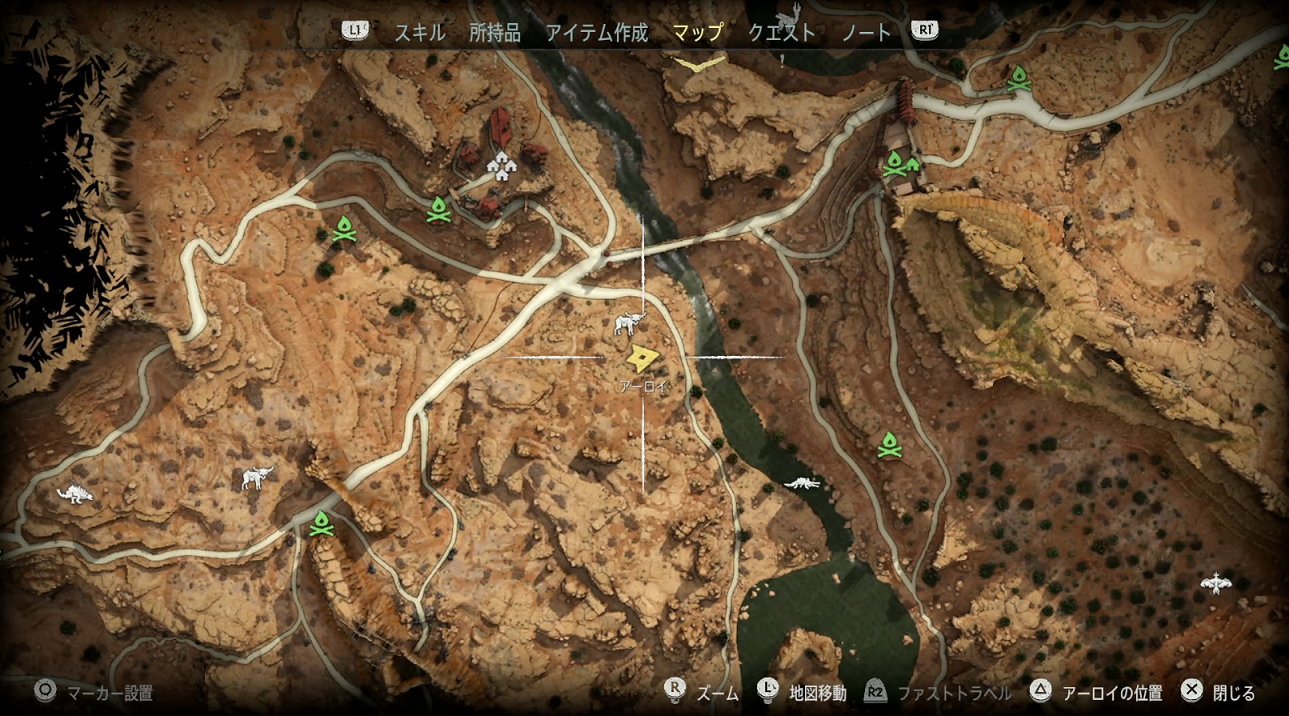Go to the アイテム作成 crafting tab
This screenshot has height=716, width=1289.
click(596, 32)
